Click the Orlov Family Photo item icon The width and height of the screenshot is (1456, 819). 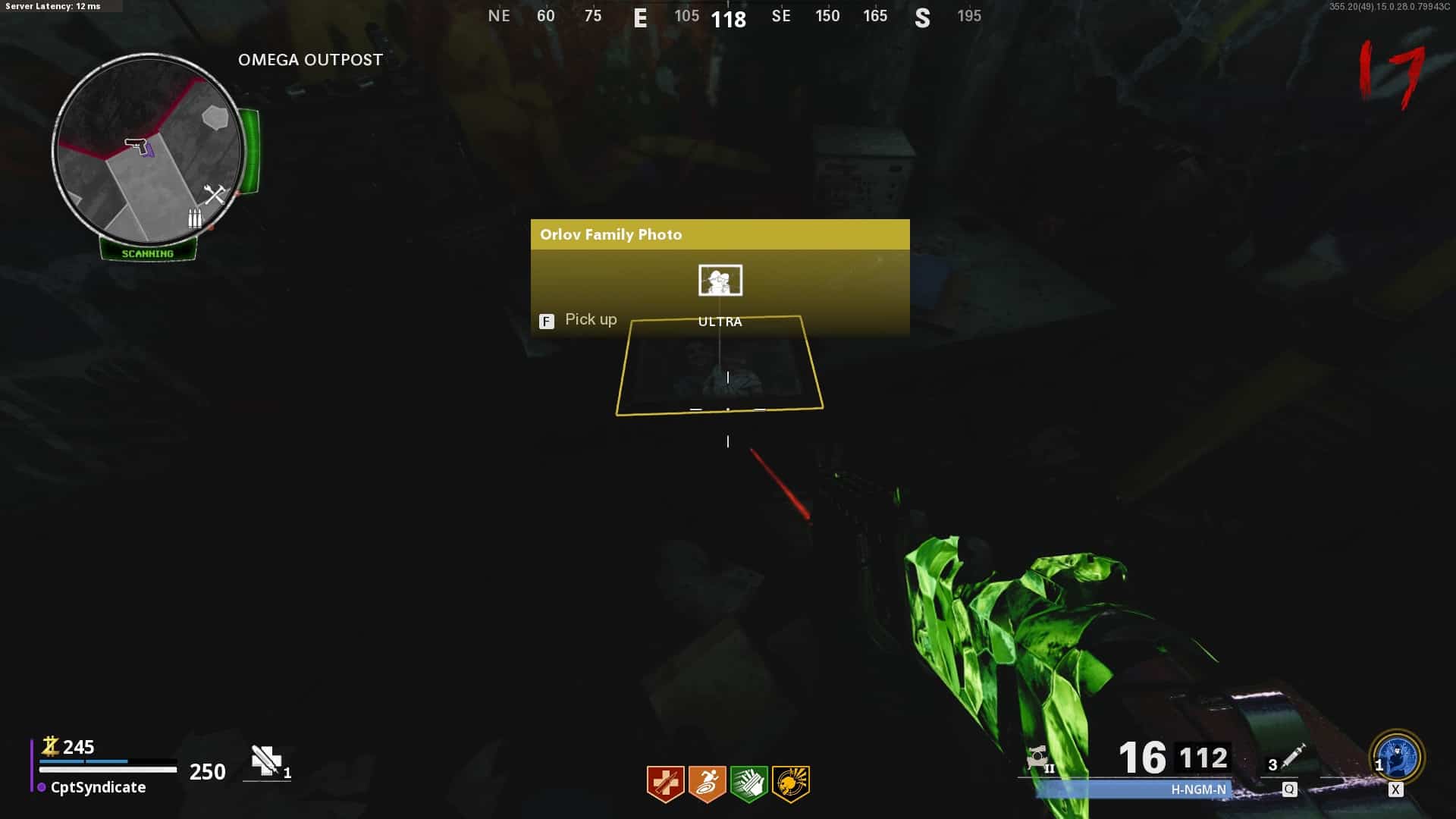pyautogui.click(x=720, y=281)
